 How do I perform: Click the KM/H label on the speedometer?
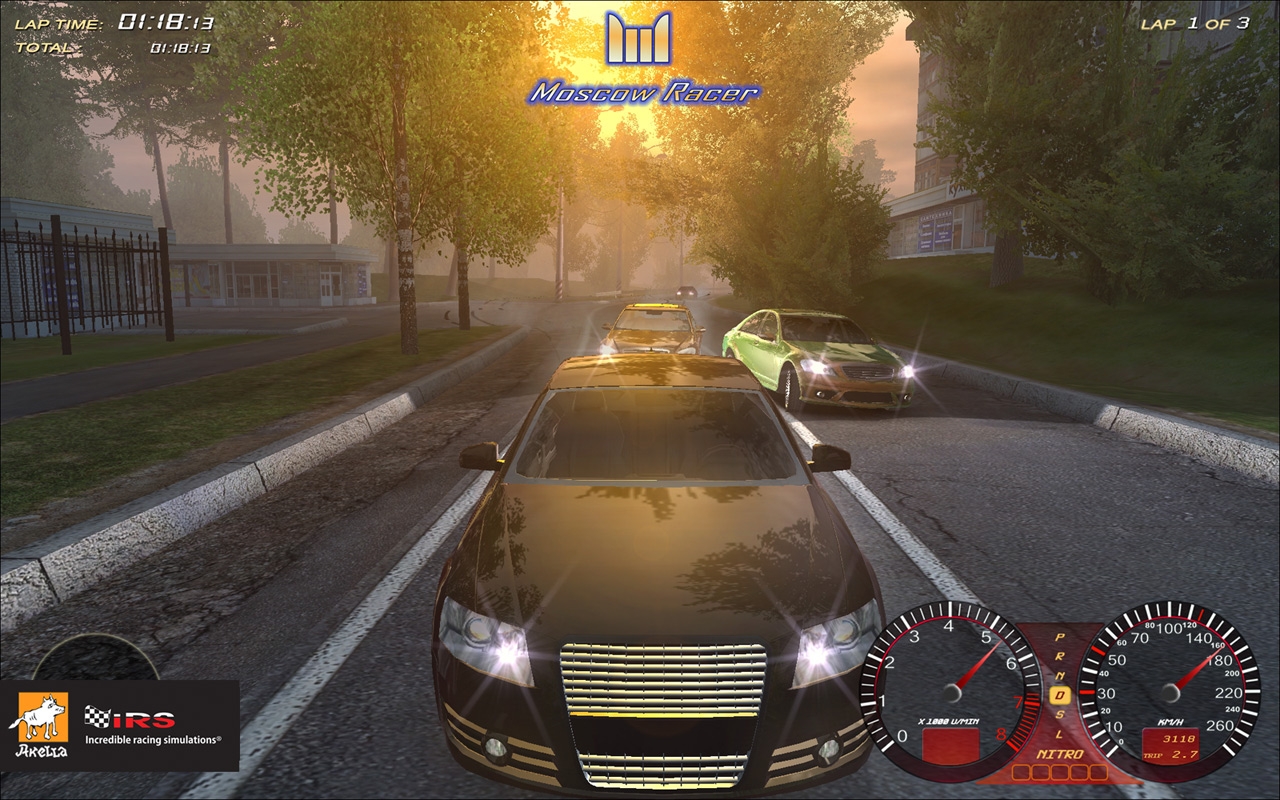(1168, 720)
